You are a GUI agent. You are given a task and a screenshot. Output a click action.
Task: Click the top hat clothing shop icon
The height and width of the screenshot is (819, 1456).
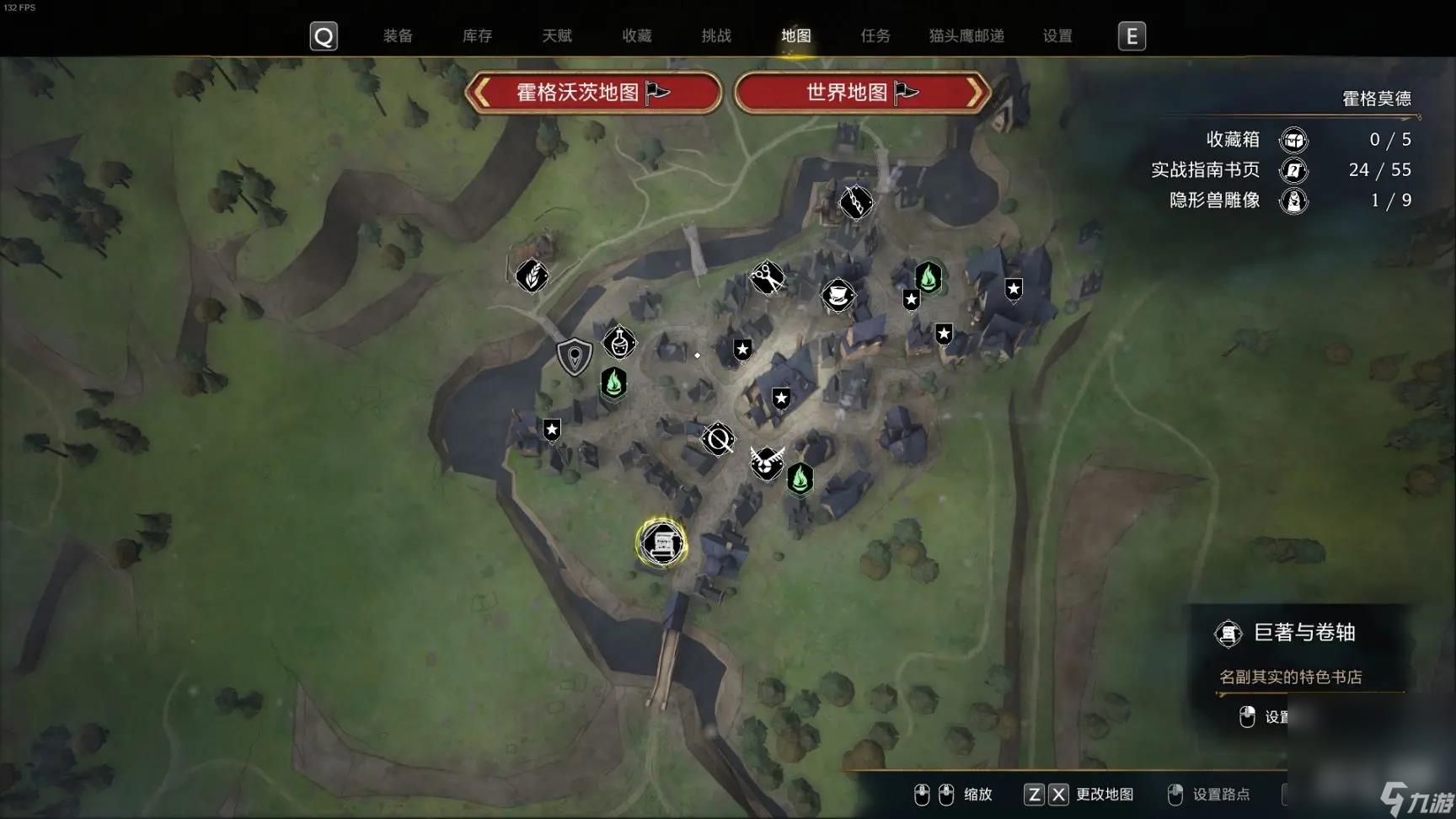coord(839,296)
